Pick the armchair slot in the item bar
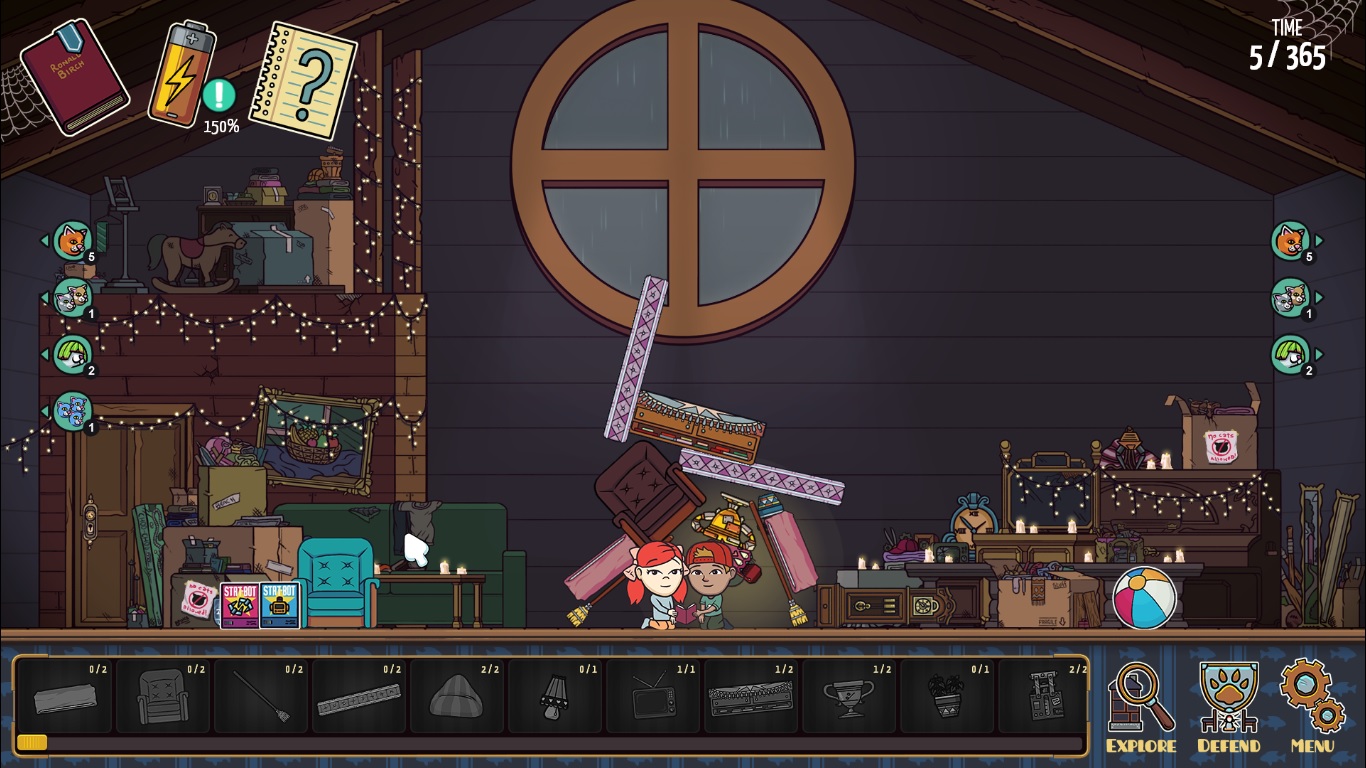The image size is (1366, 768). point(162,696)
